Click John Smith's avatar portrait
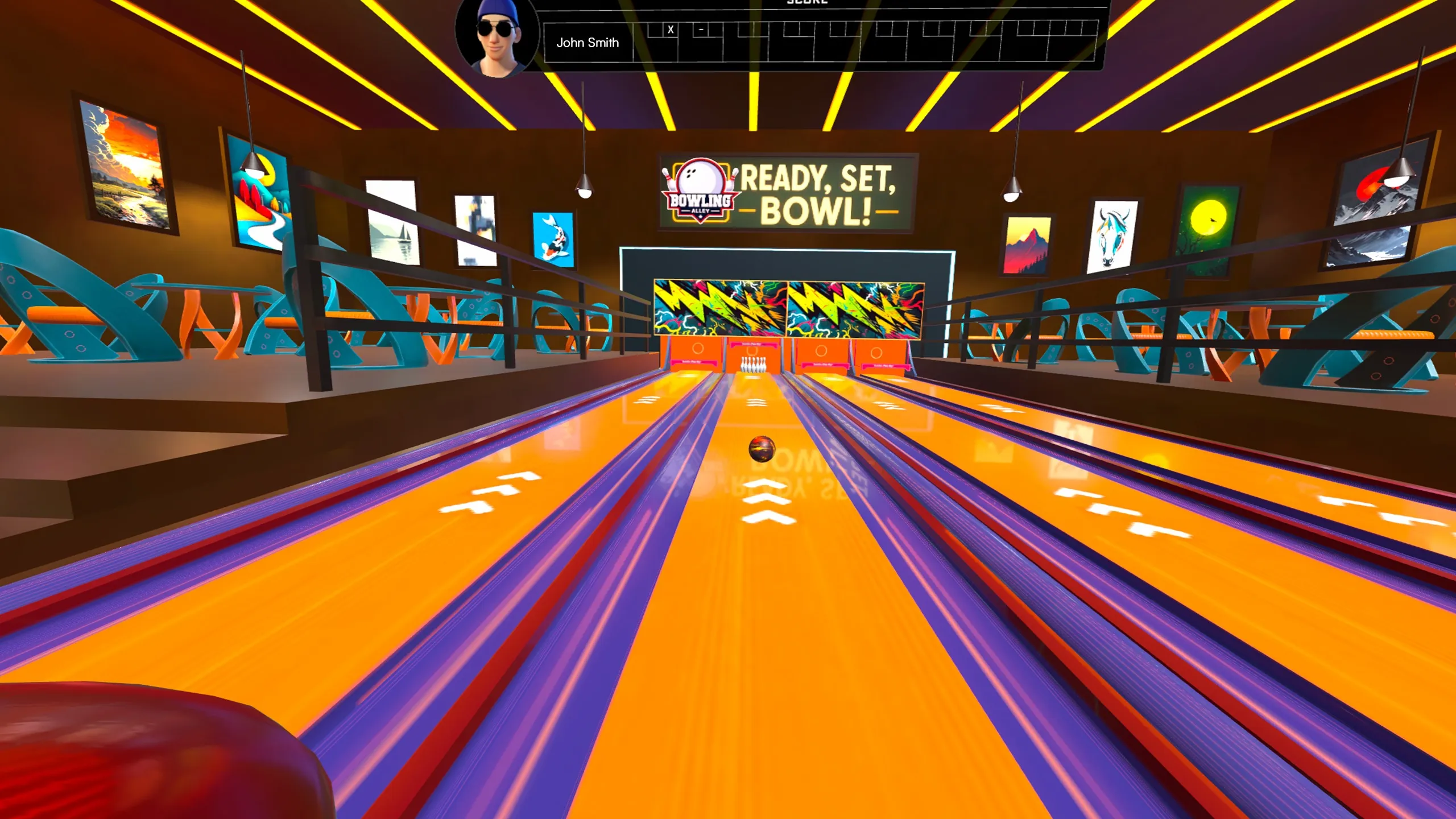 coord(497,36)
